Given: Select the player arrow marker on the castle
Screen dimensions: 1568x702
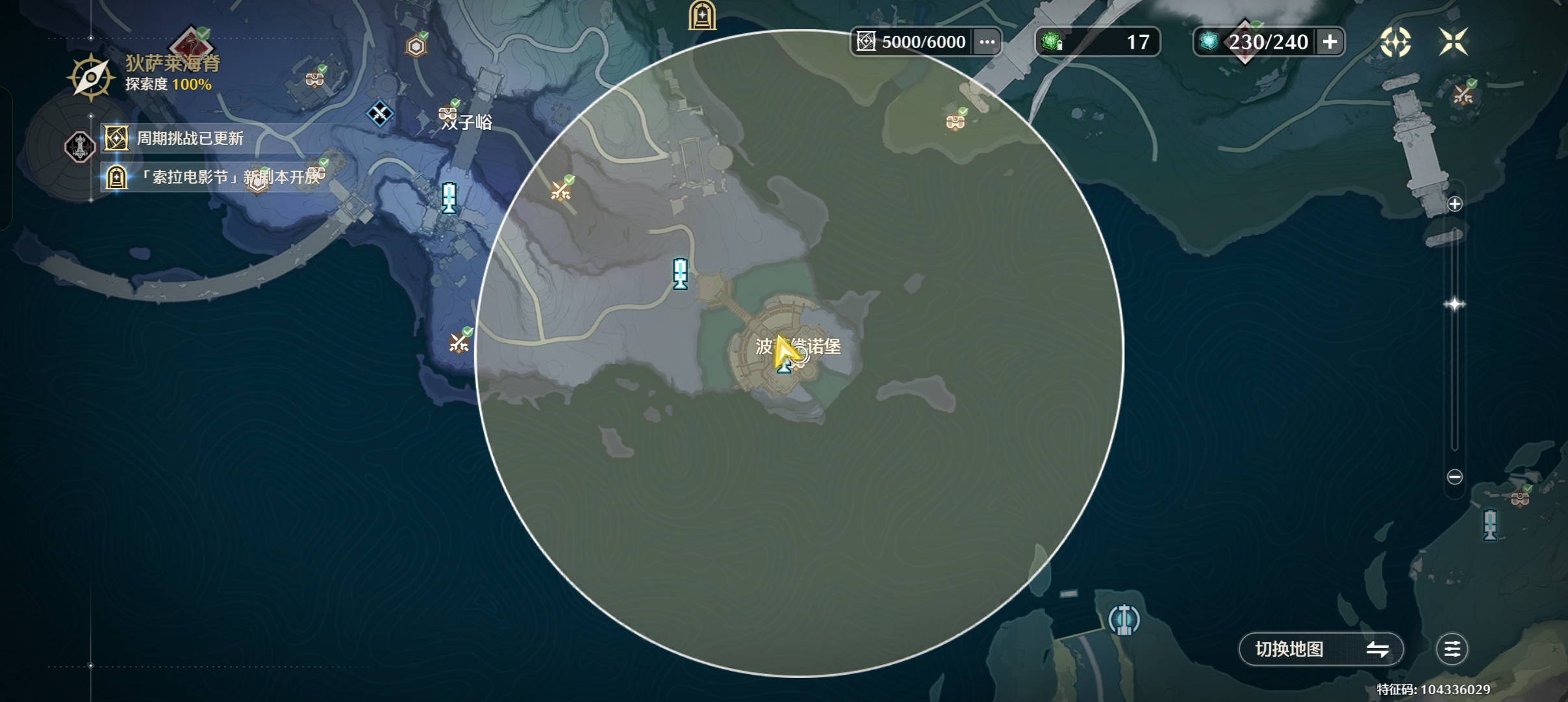Looking at the screenshot, I should click(x=785, y=353).
